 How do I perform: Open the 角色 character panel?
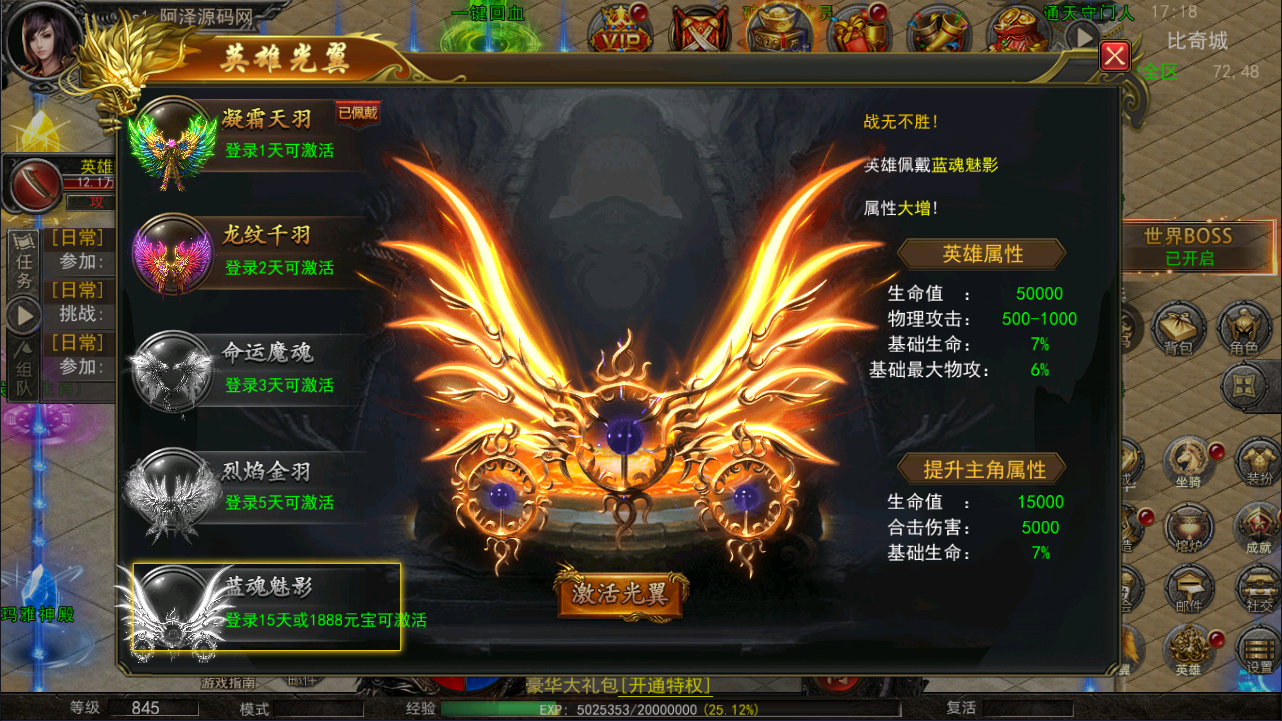point(1243,330)
